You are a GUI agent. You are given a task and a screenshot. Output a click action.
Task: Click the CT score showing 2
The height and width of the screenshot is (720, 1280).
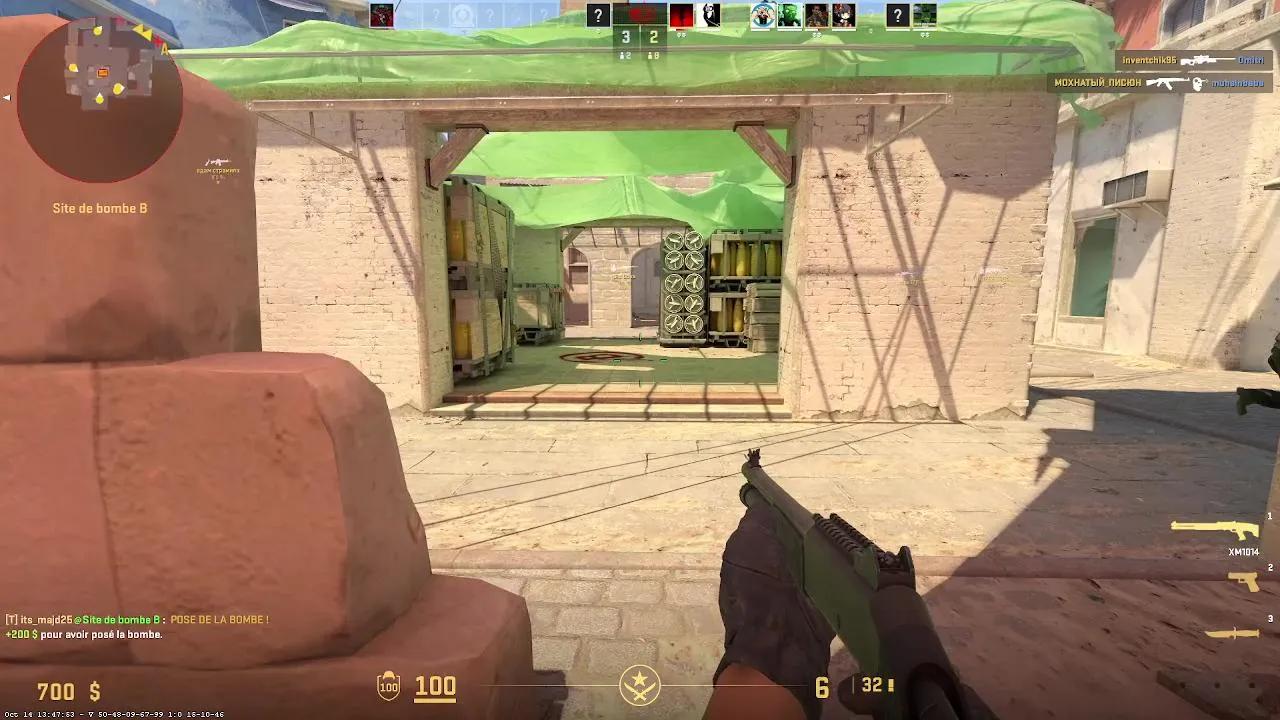655,38
